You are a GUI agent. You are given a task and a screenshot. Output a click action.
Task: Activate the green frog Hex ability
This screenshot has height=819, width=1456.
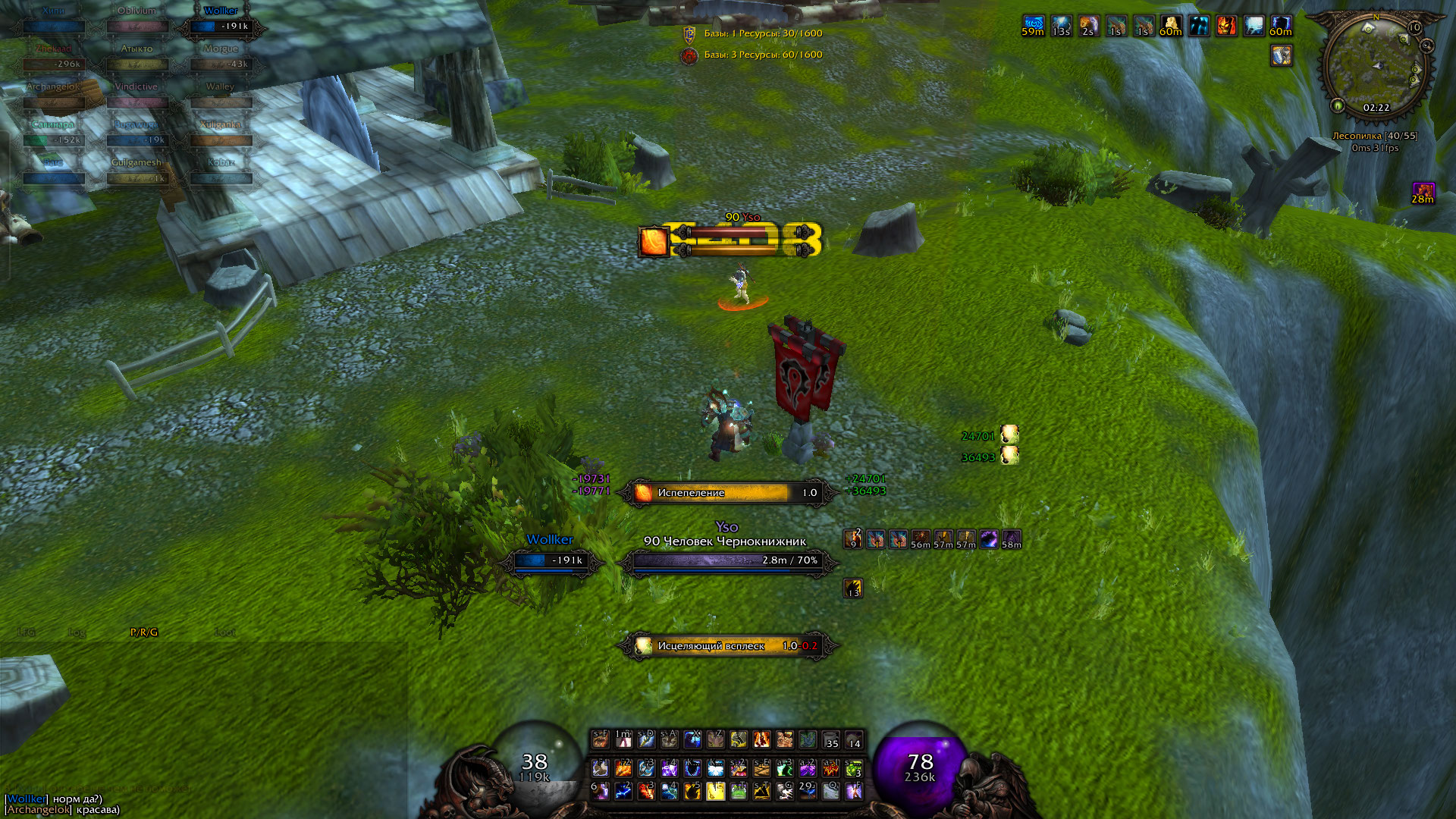click(739, 792)
